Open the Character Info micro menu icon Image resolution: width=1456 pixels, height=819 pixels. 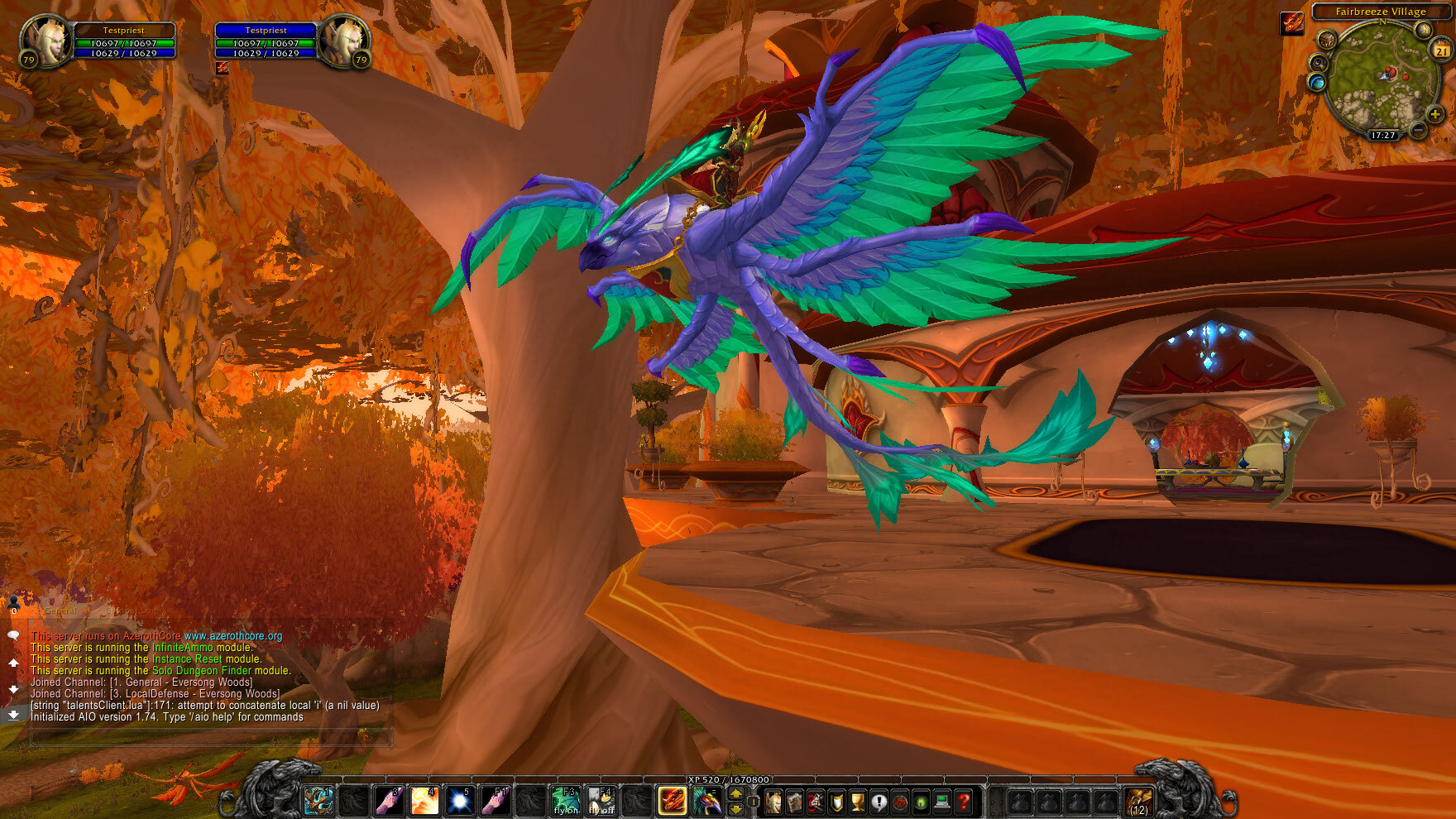[773, 802]
